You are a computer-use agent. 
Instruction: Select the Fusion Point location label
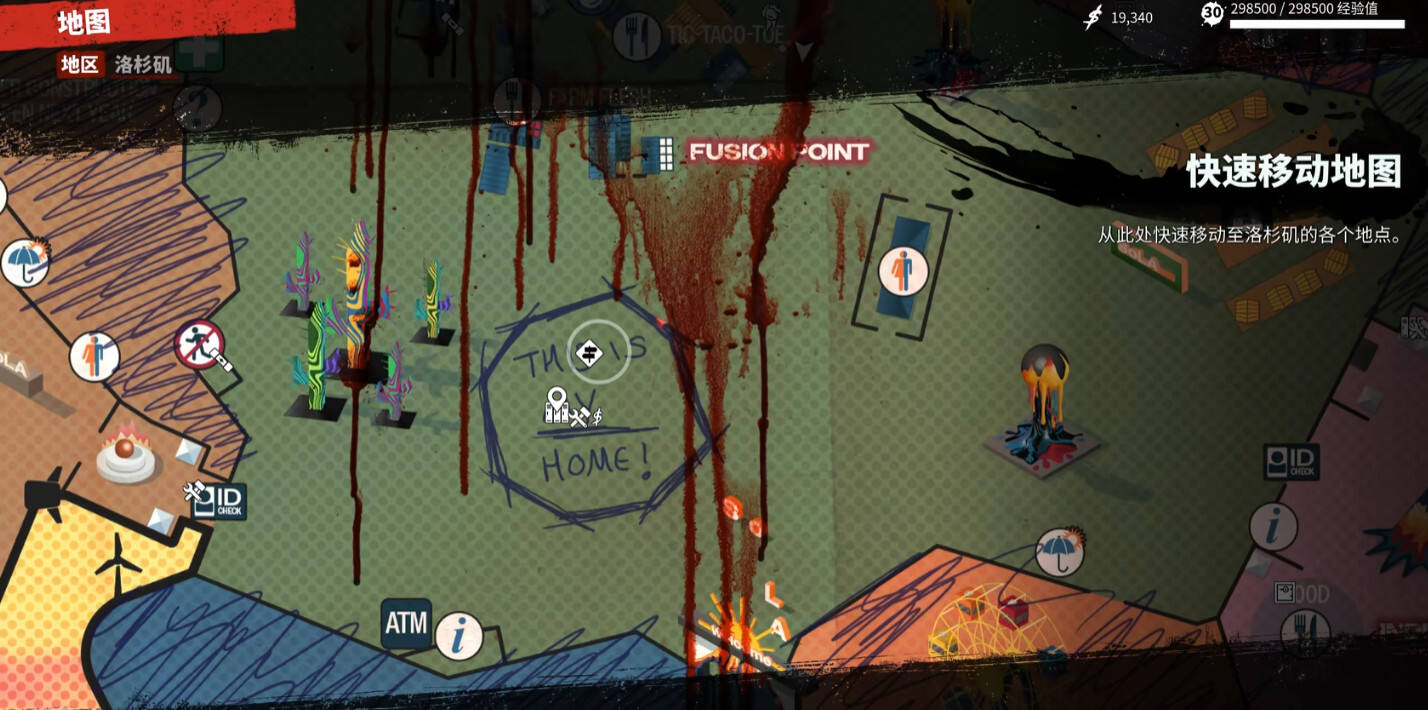(x=778, y=152)
